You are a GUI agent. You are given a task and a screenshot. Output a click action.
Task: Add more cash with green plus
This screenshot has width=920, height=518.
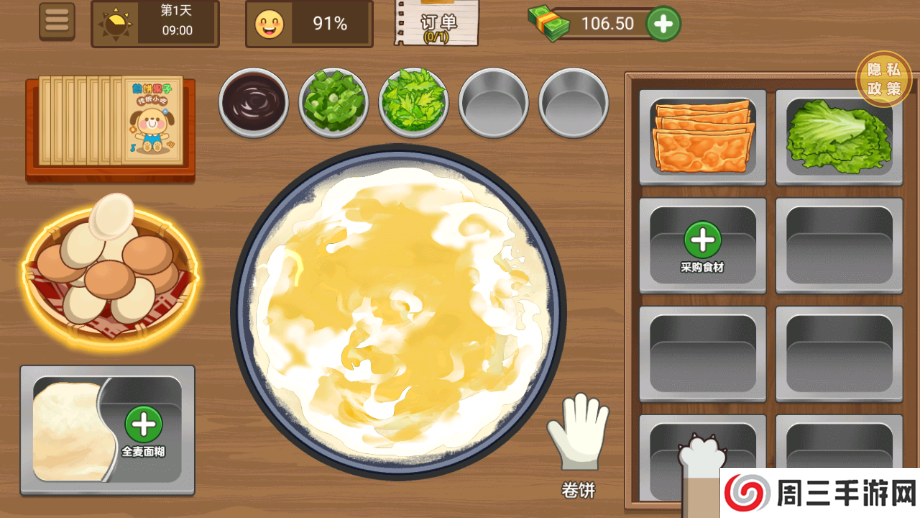click(663, 23)
